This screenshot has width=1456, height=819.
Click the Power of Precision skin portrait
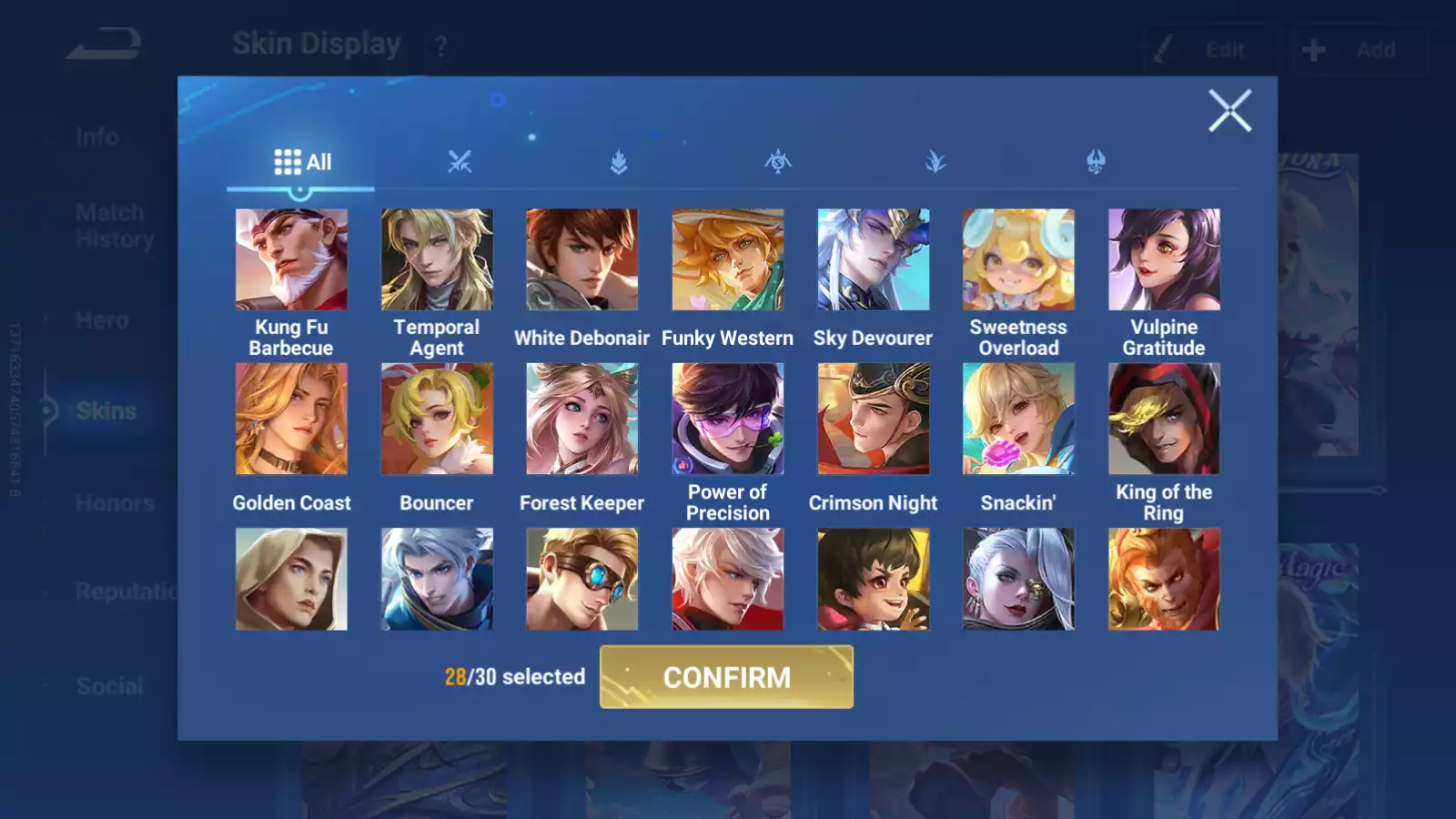727,418
